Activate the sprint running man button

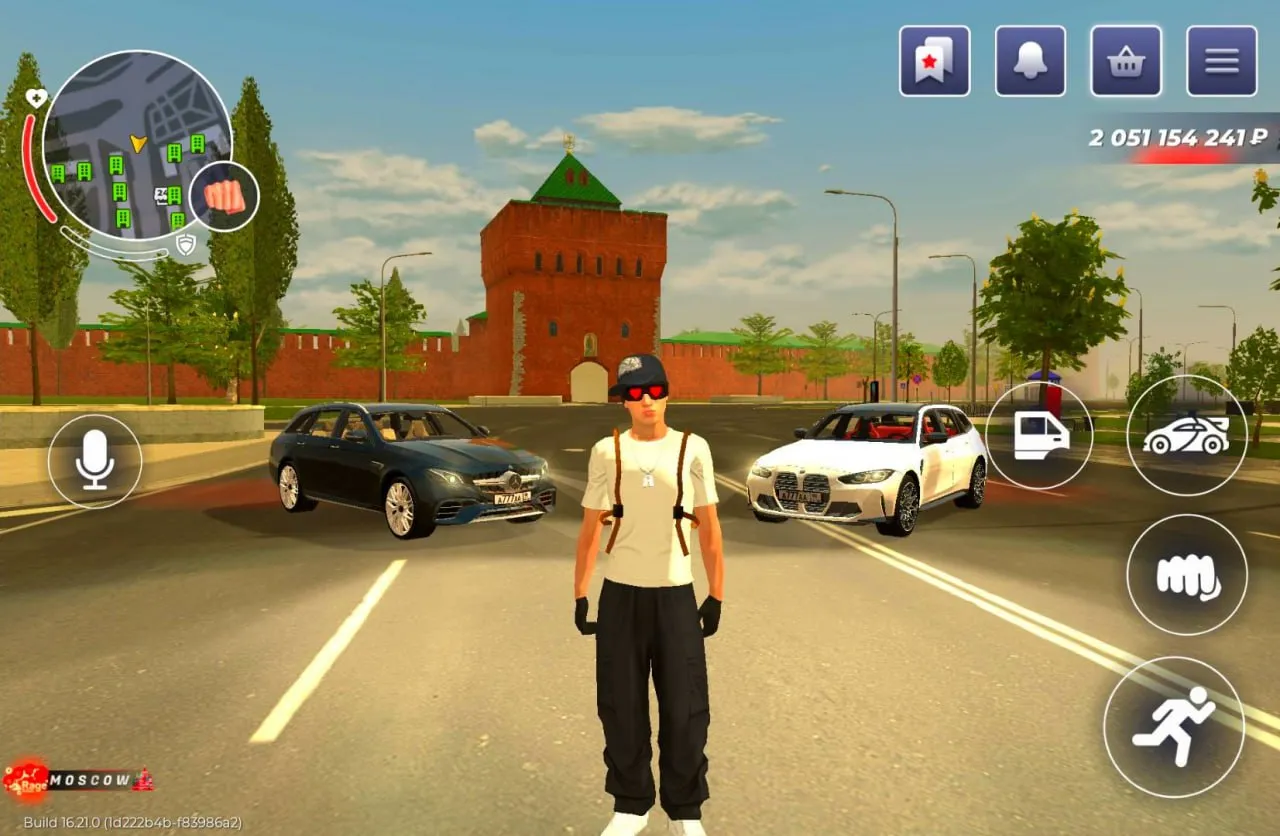[1174, 727]
